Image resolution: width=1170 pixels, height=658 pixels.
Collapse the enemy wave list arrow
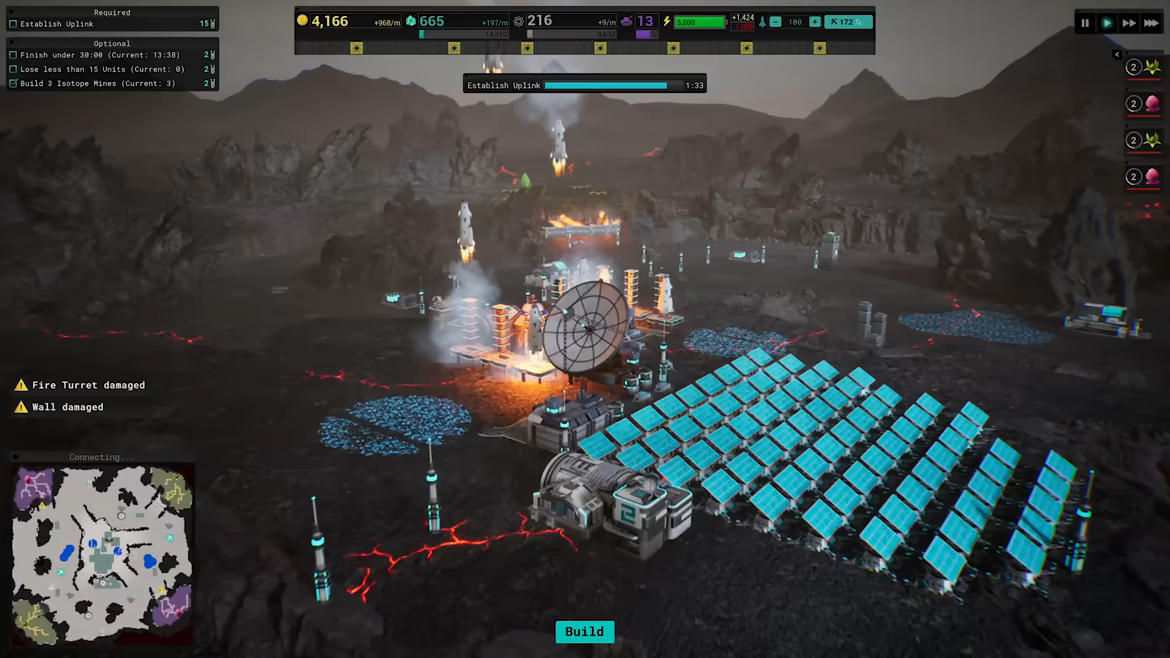1117,55
